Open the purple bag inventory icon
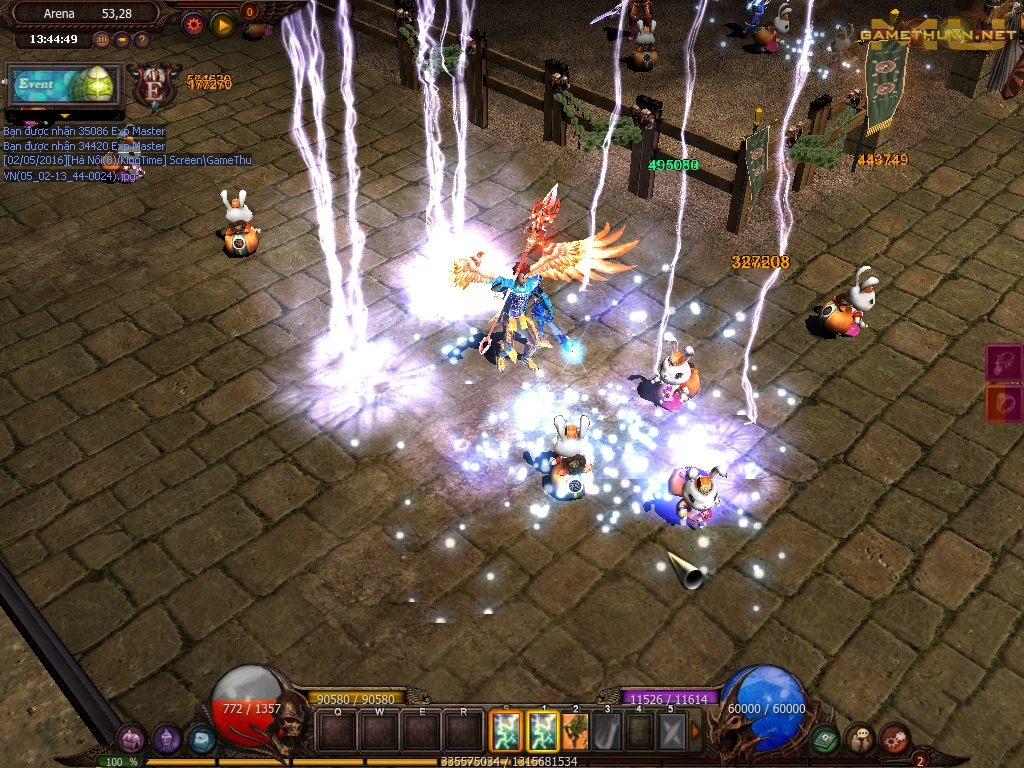 [x=131, y=740]
